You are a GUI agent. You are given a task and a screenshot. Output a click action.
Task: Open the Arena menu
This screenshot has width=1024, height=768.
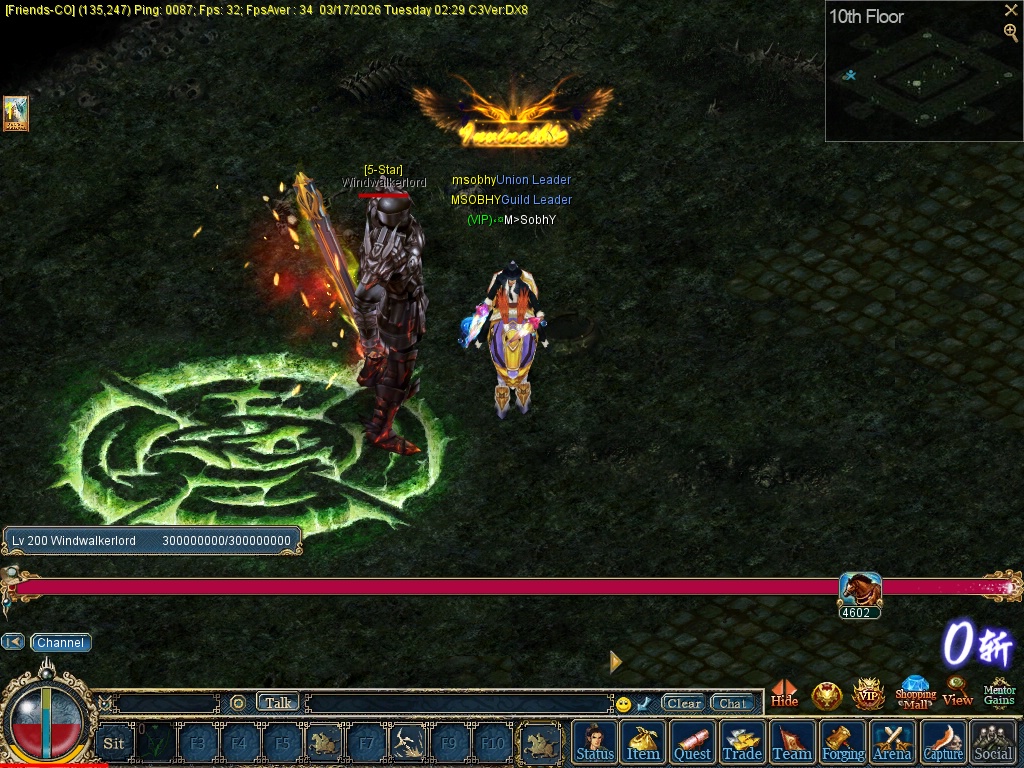click(x=892, y=742)
